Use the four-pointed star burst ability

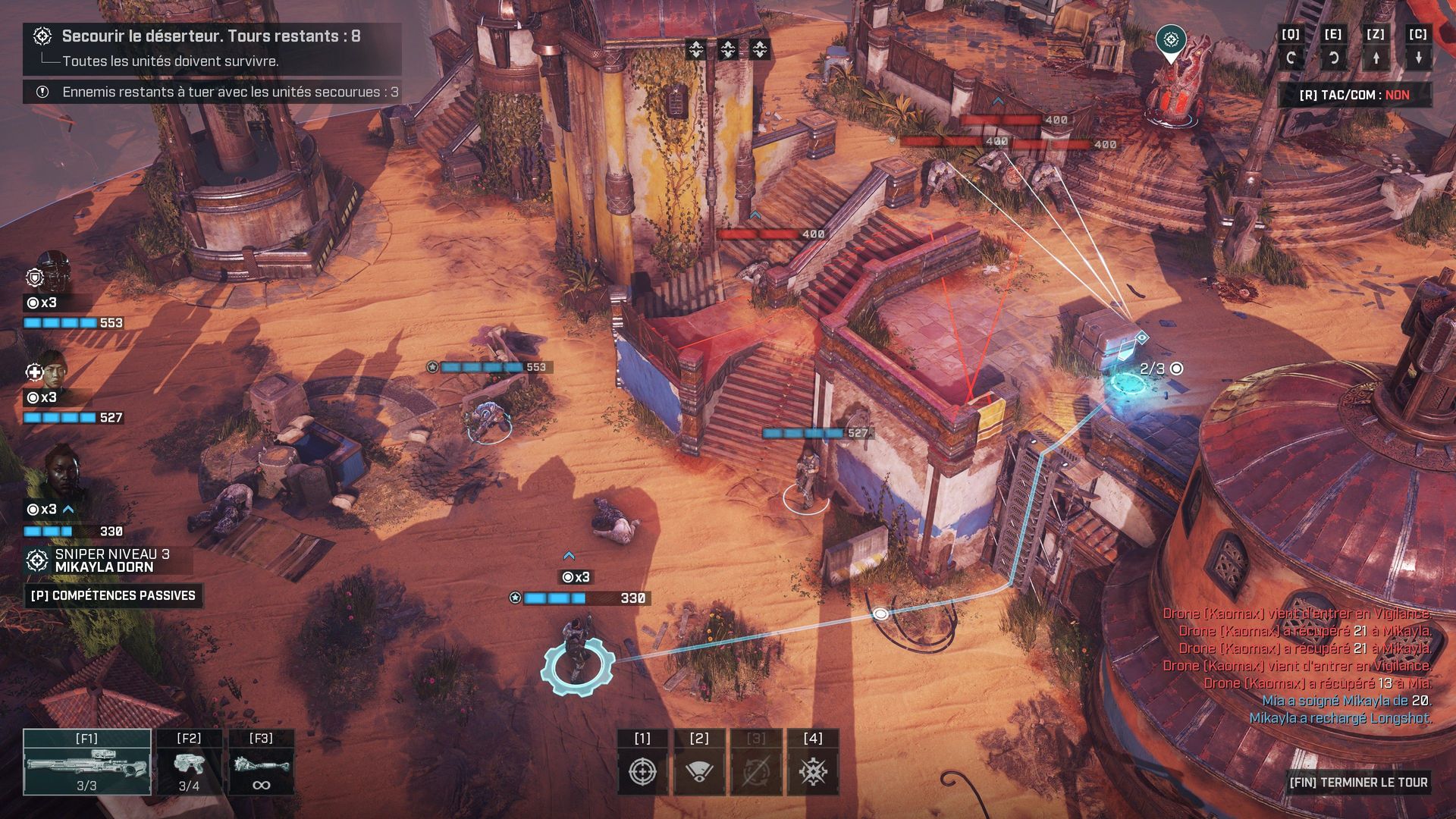tap(813, 771)
